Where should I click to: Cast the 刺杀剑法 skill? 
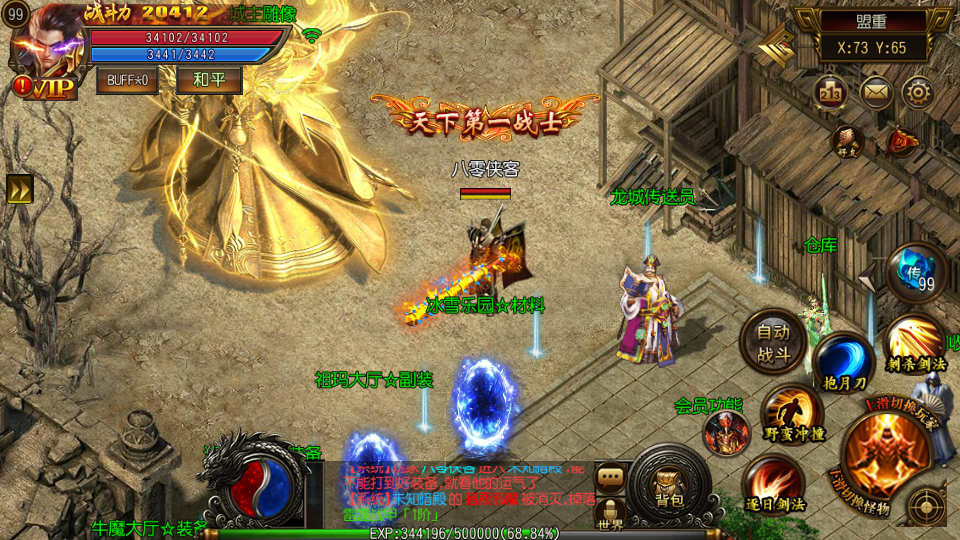pyautogui.click(x=912, y=343)
